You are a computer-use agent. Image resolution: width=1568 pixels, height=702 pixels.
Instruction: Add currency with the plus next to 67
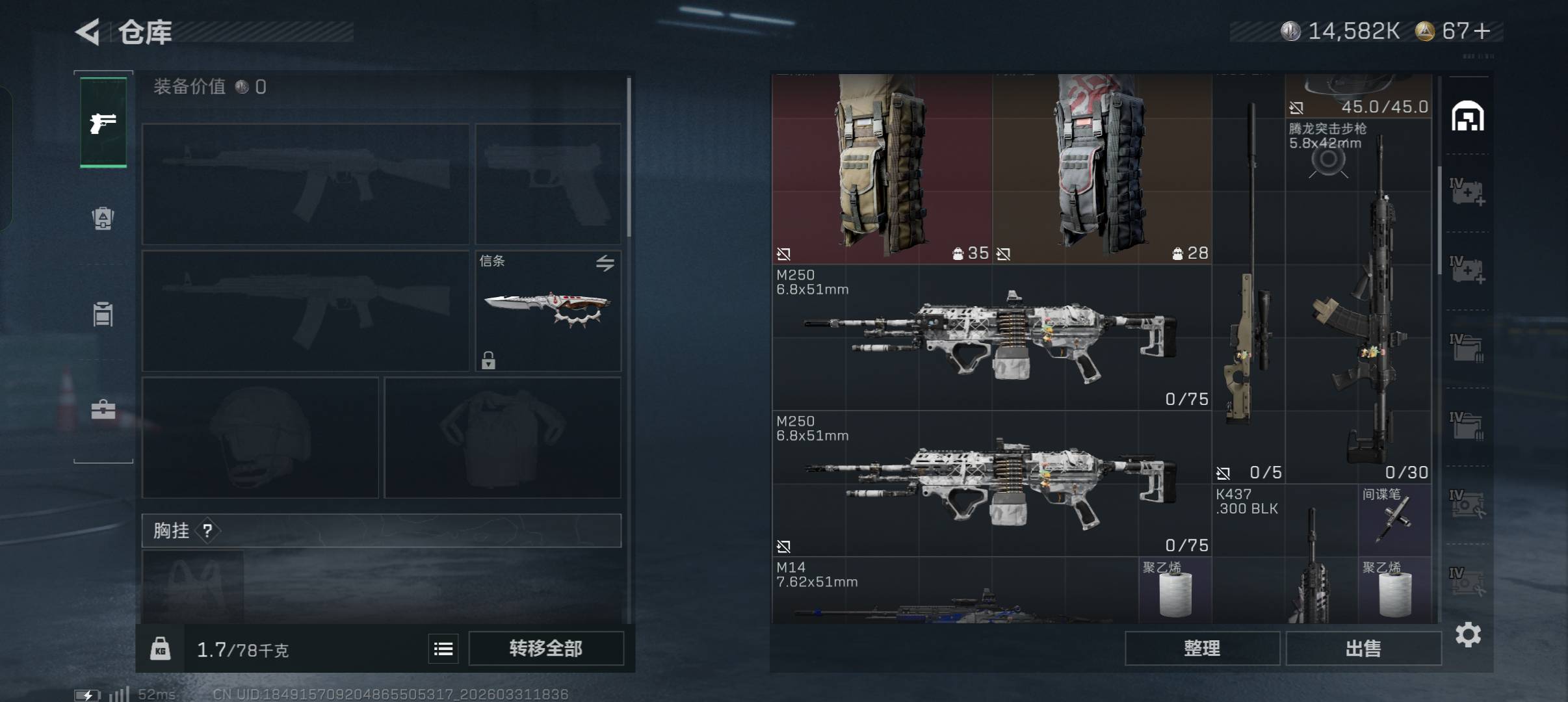[x=1483, y=31]
